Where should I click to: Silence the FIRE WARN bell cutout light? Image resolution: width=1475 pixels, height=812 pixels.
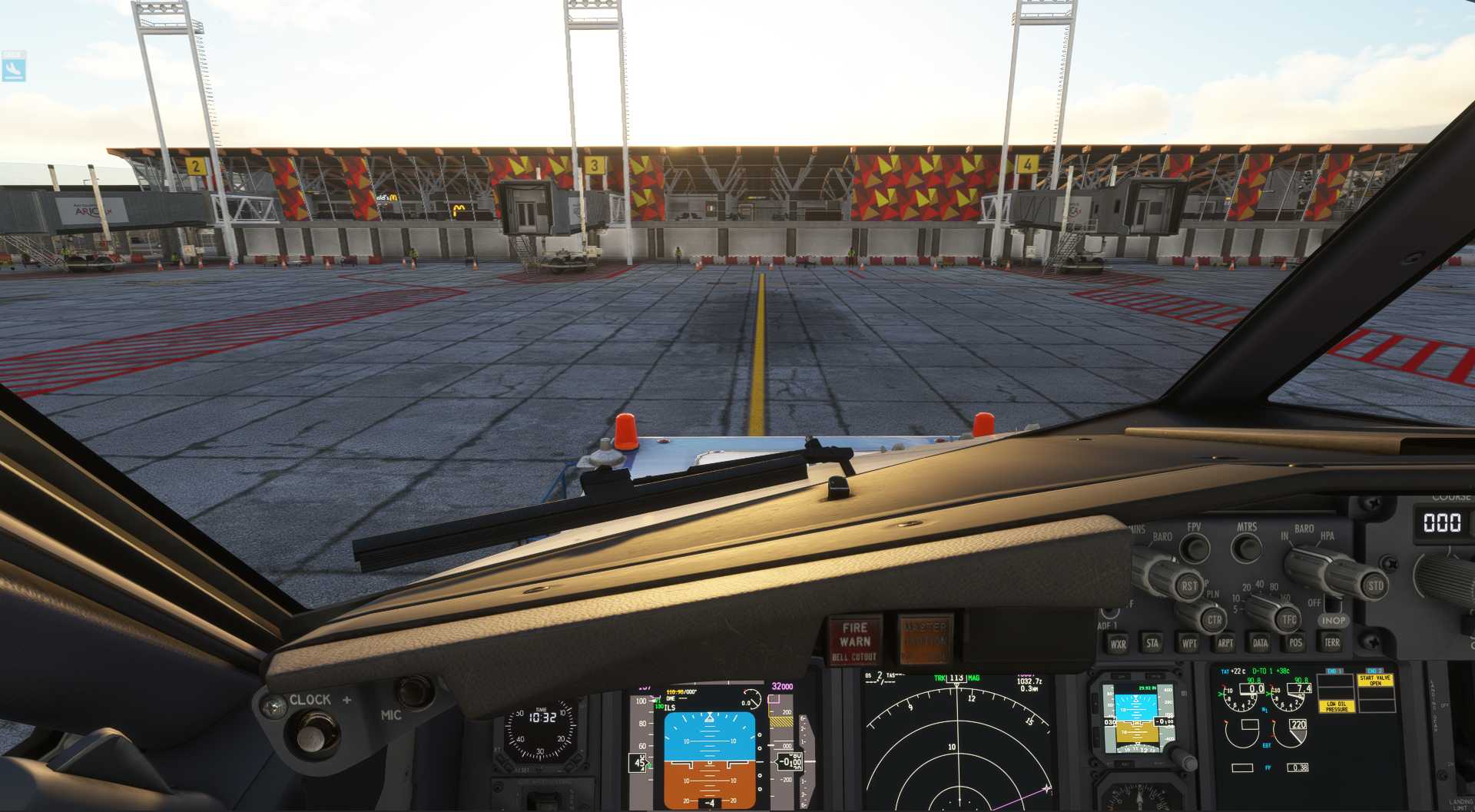[854, 641]
